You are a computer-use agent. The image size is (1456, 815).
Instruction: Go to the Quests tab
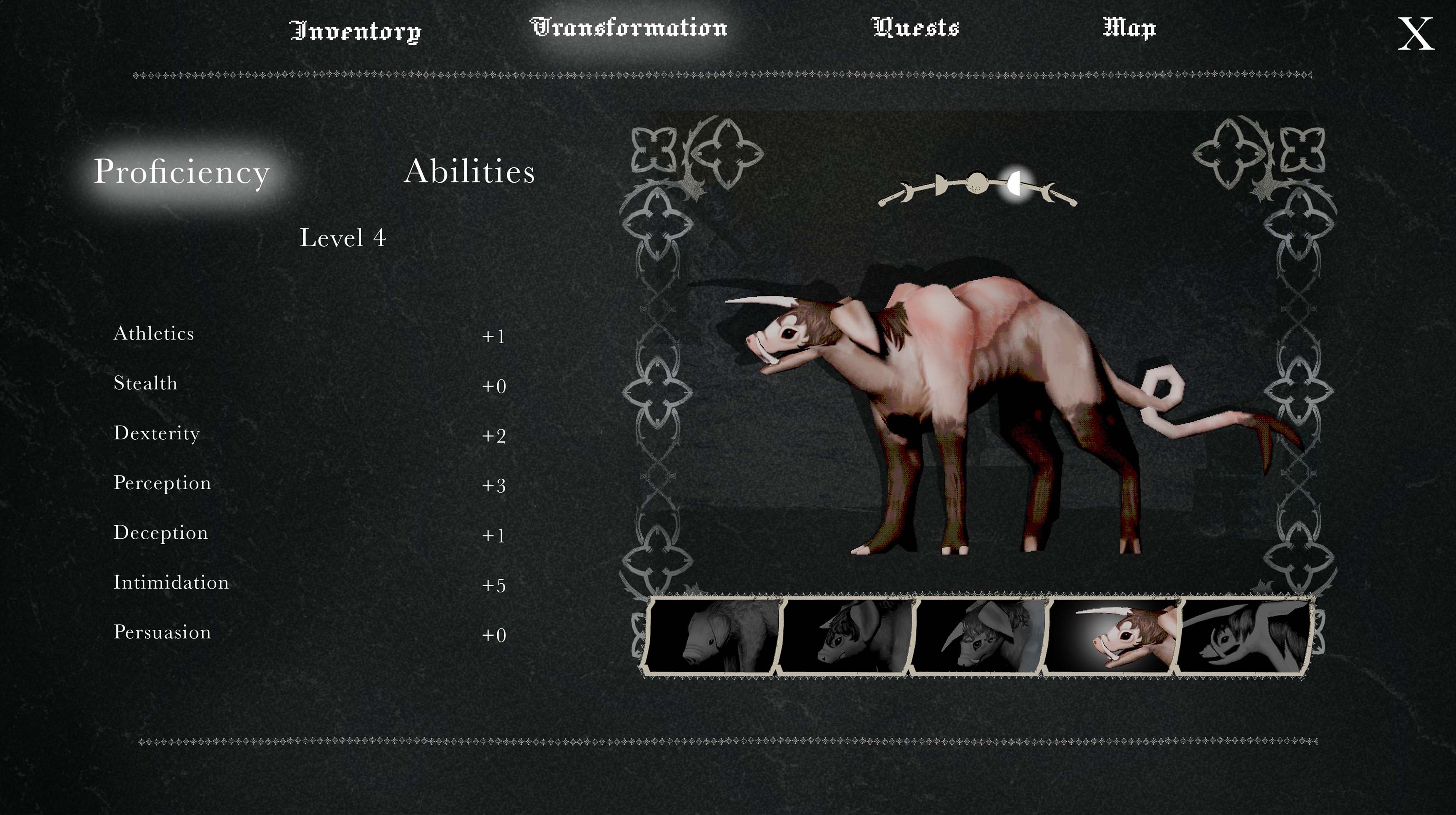[x=915, y=28]
